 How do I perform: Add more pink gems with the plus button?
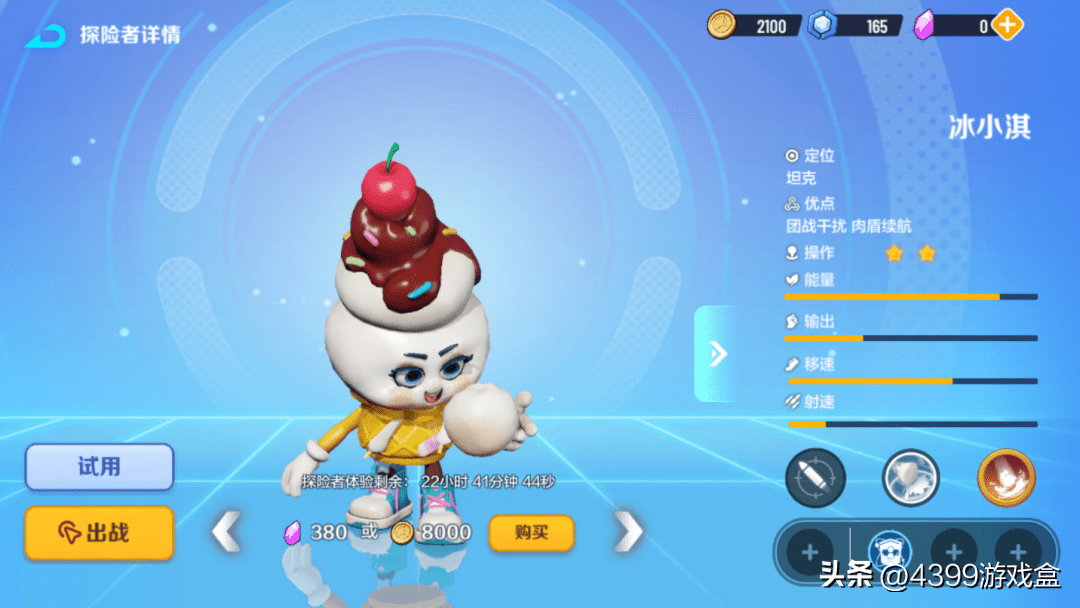pos(1007,25)
